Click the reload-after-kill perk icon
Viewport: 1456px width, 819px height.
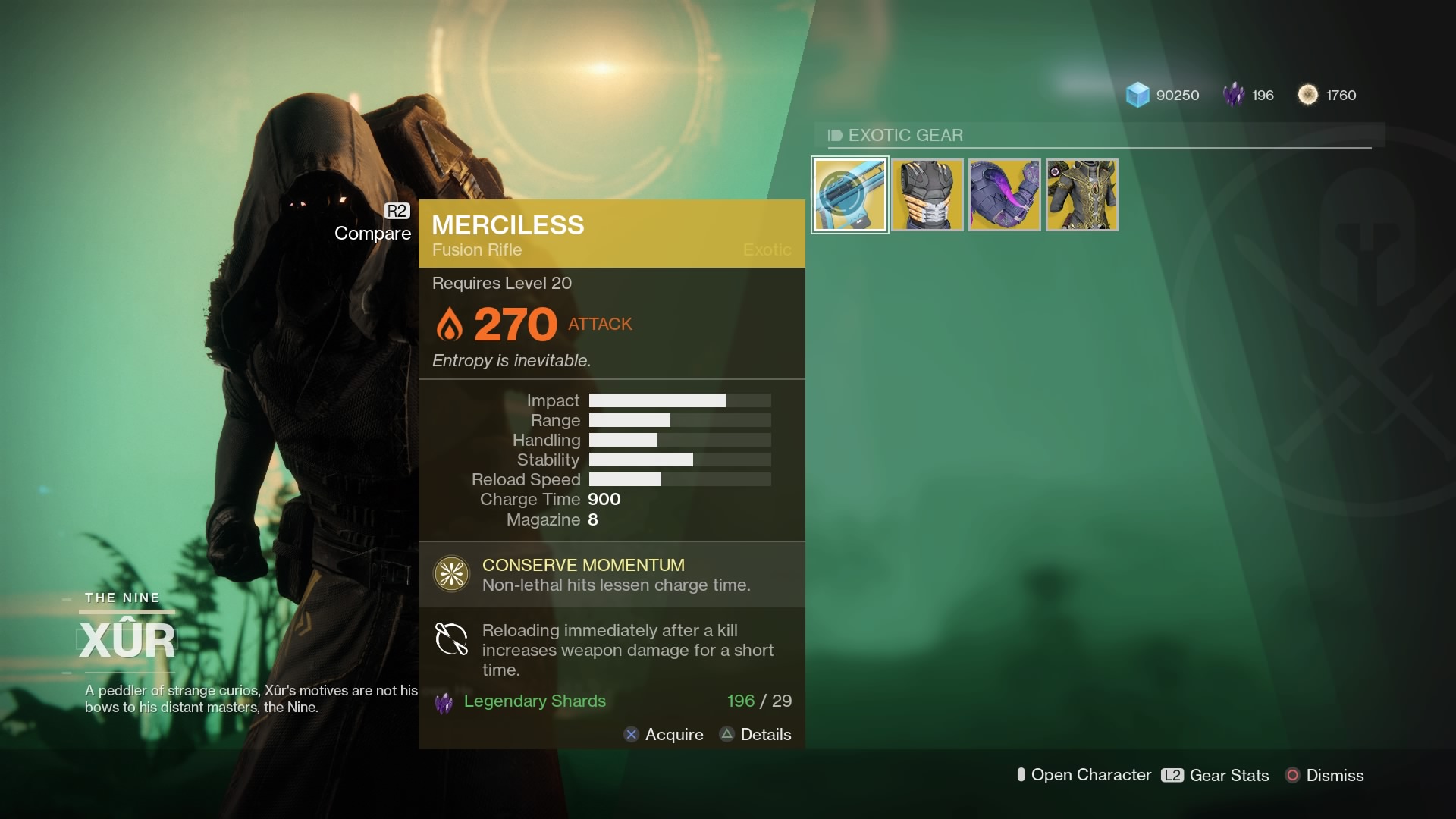(x=450, y=640)
